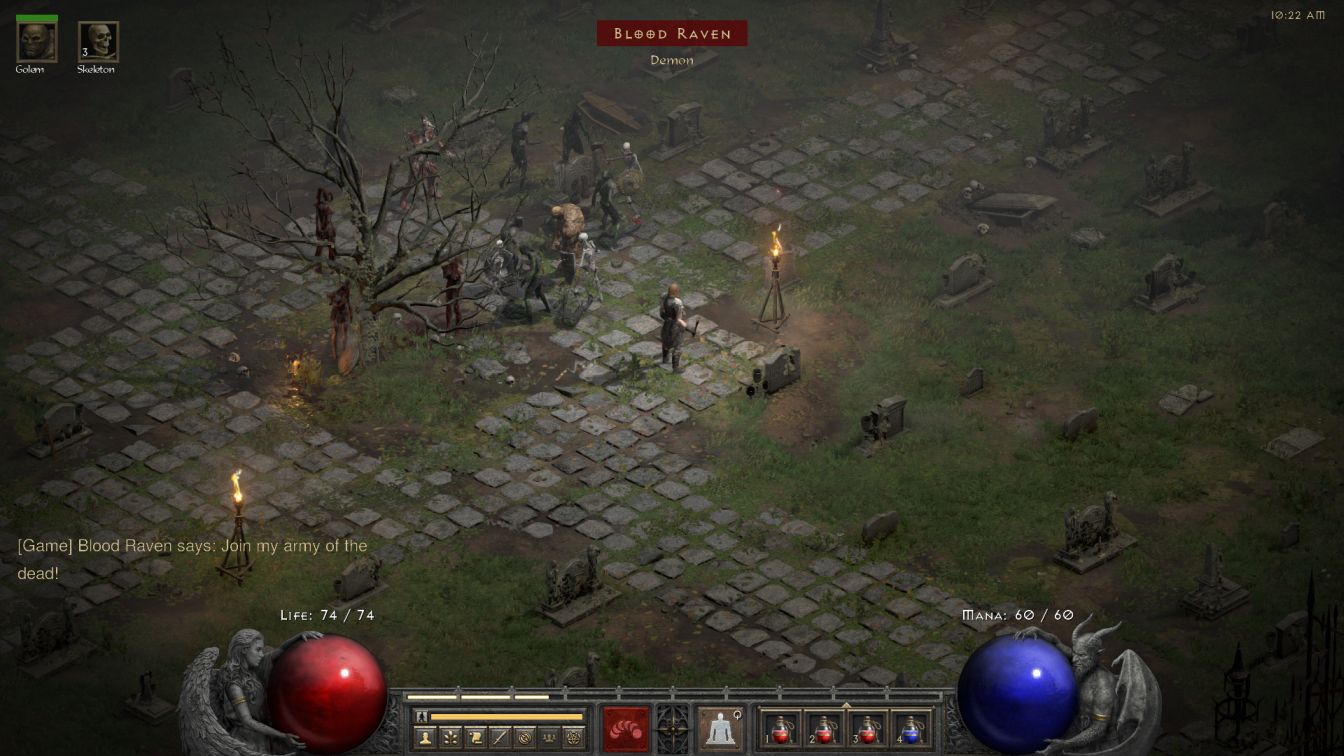This screenshot has width=1344, height=756.
Task: Choose the red left-click skill icon
Action: click(625, 728)
